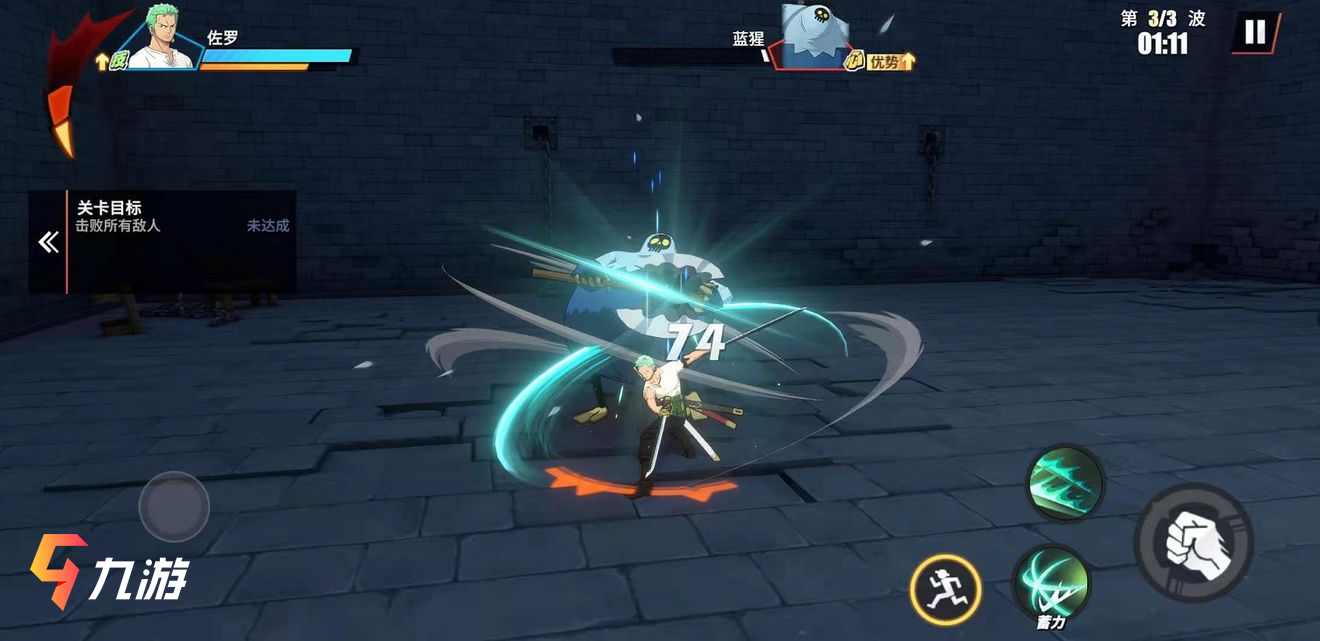Open the 关卡目标 objective tracker
Image resolution: width=1320 pixels, height=641 pixels.
[x=180, y=217]
